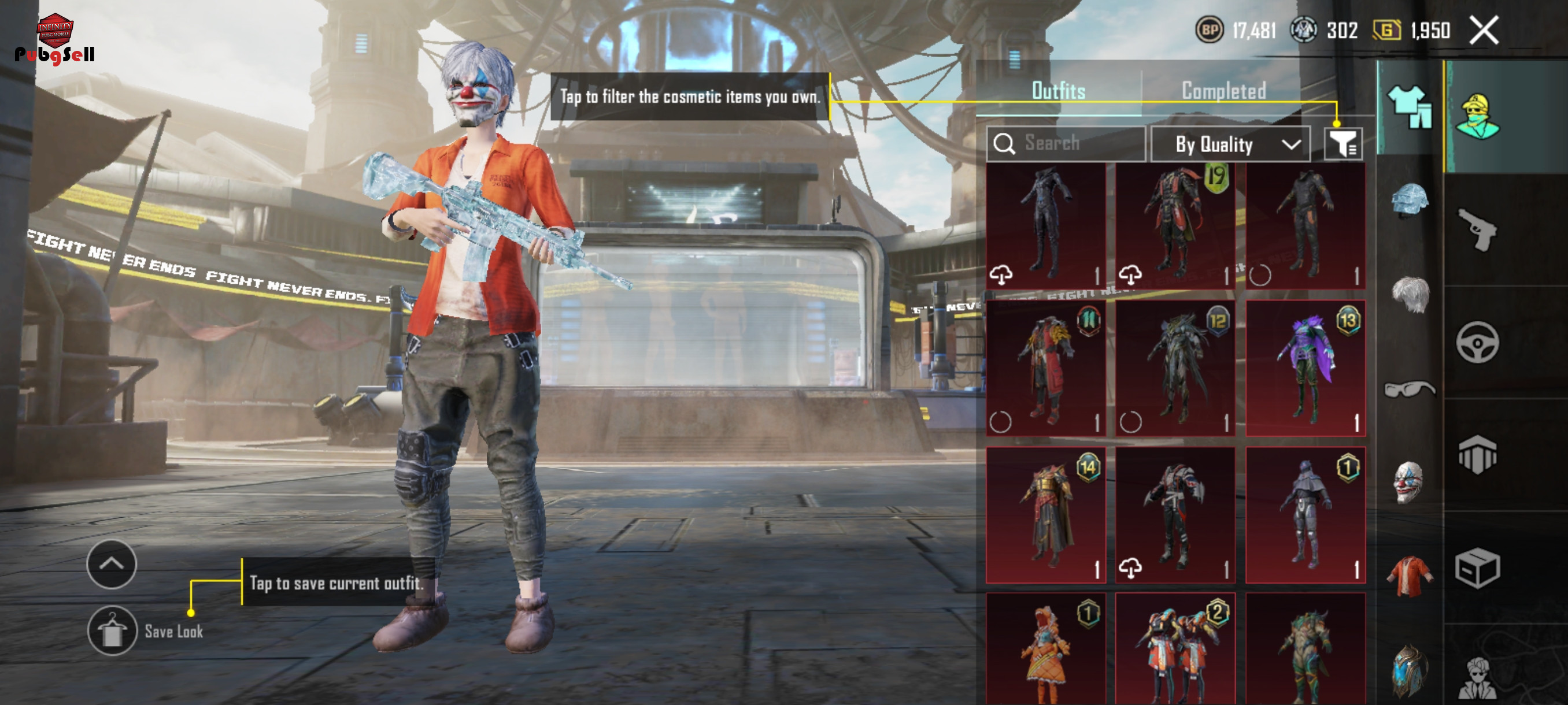Select the t-shirt clothing category tab
Screen dimensions: 1568x705
pyautogui.click(x=1410, y=107)
